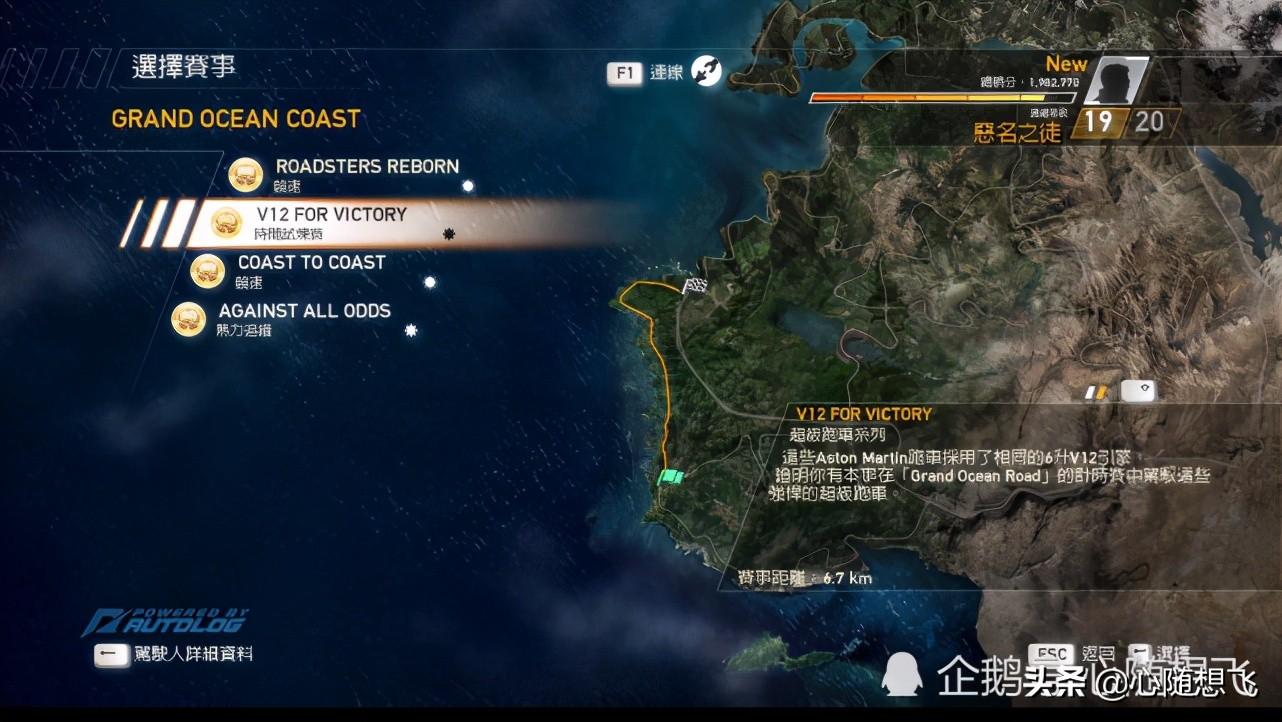Click the Autolog logo

166,621
